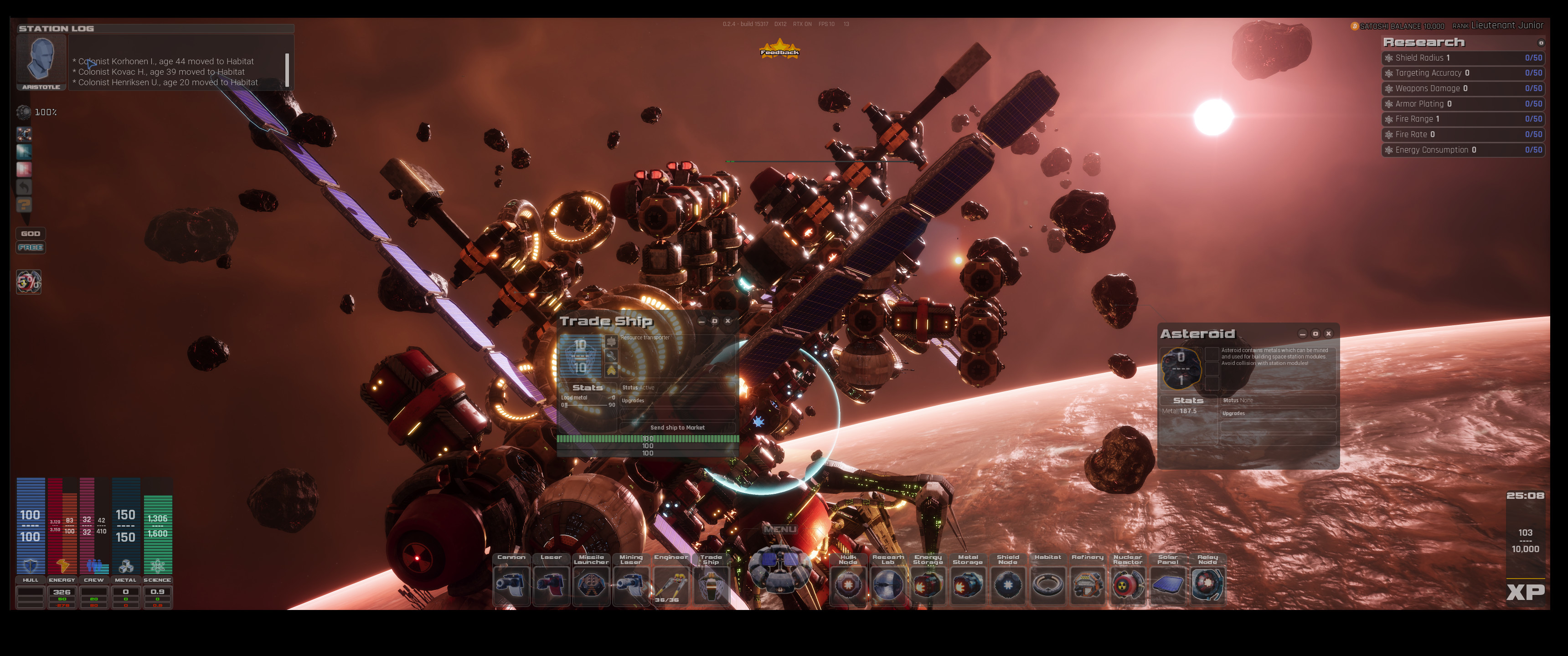This screenshot has width=1568, height=656.
Task: Select the Research Lab build icon
Action: tap(887, 585)
